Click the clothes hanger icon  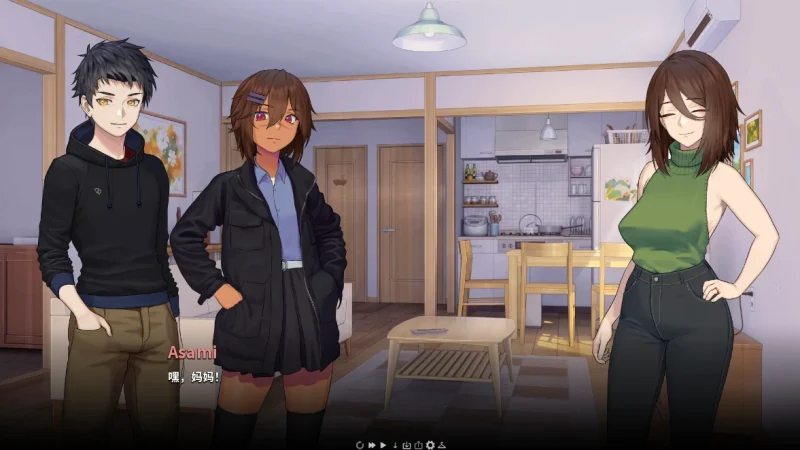coord(442,445)
